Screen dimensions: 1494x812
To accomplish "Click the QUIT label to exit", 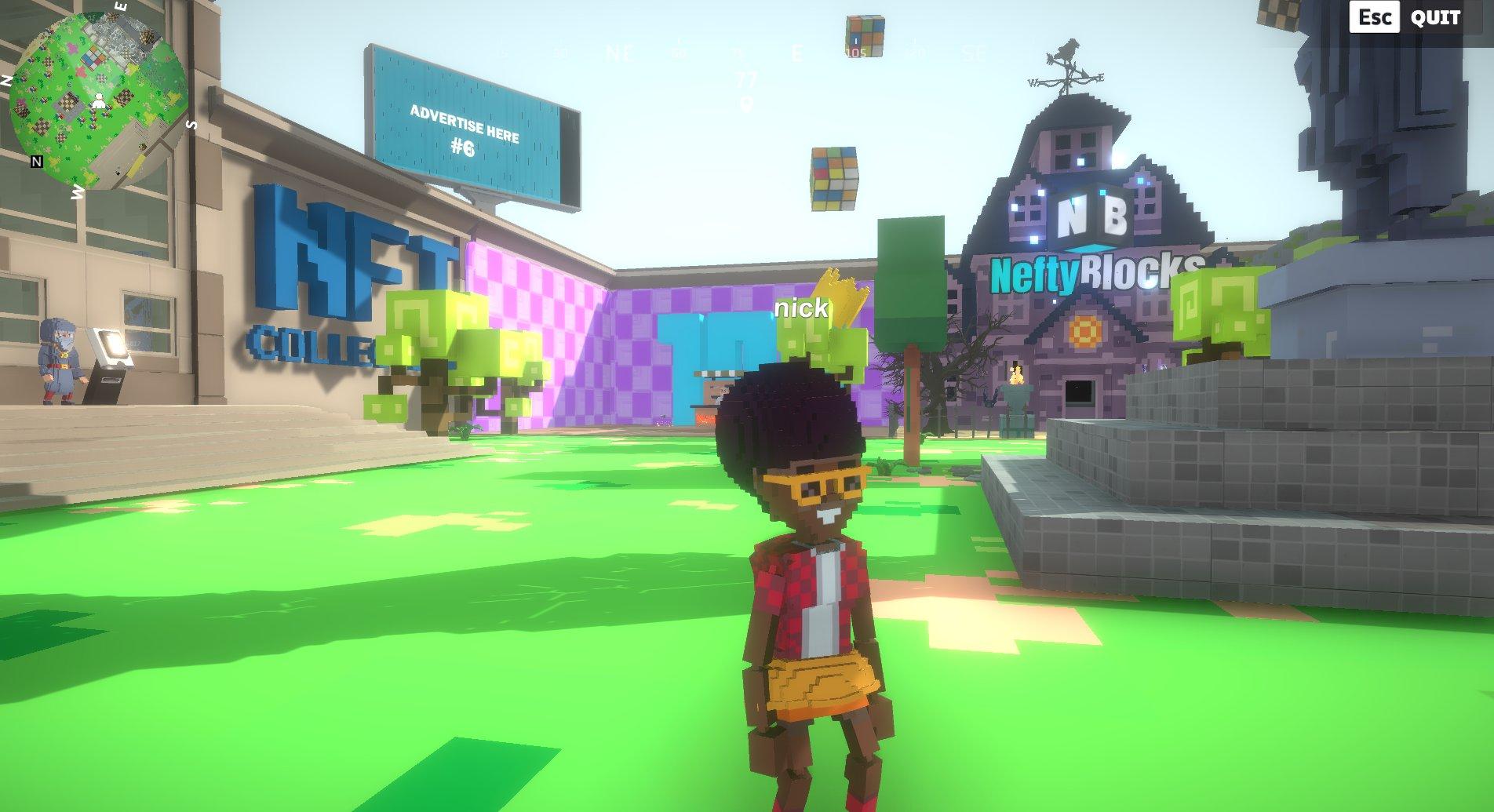I will point(1435,18).
